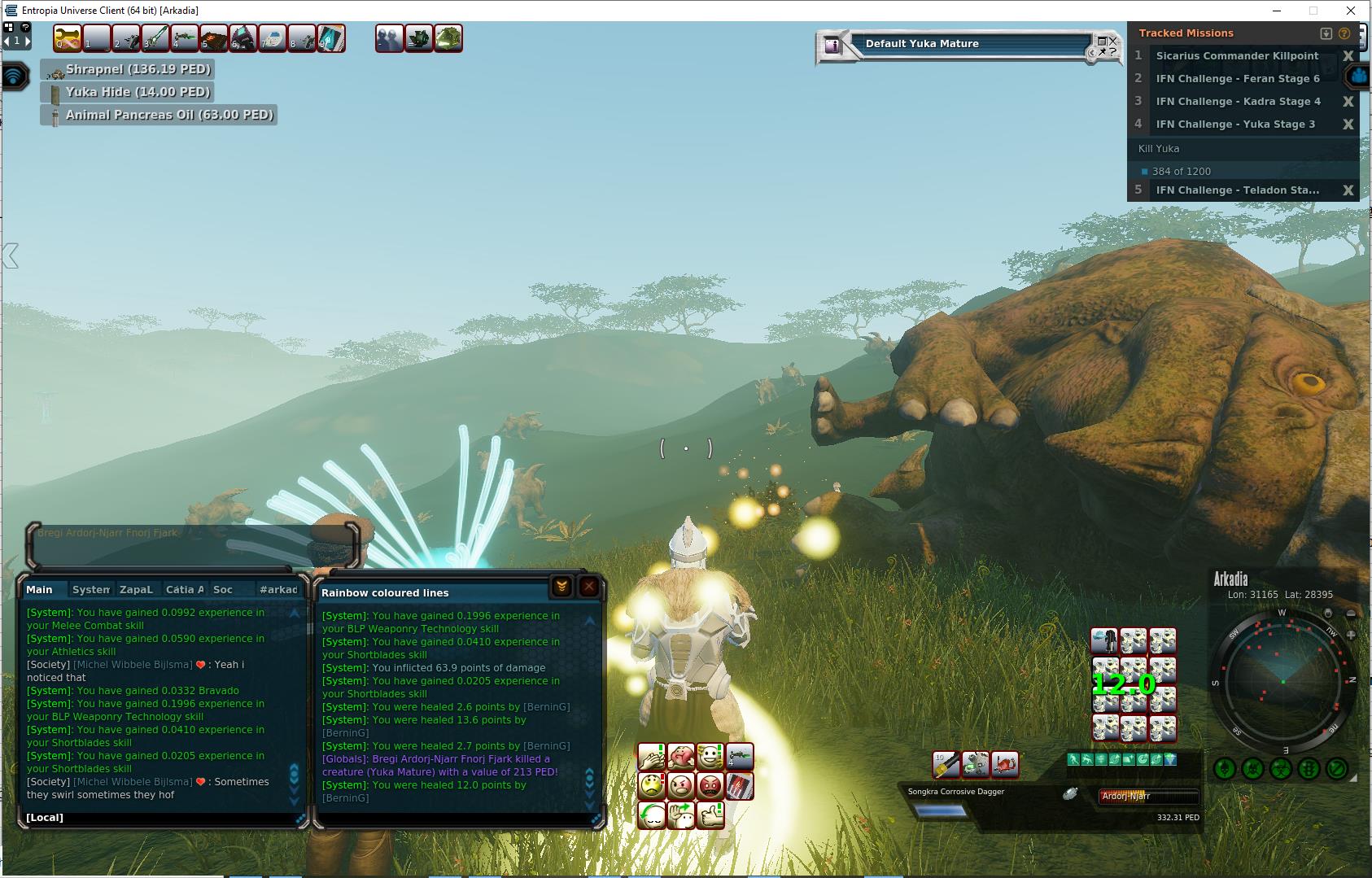Open info icon for Default Yuka Mature
Image resolution: width=1372 pixels, height=878 pixels.
coord(832,46)
